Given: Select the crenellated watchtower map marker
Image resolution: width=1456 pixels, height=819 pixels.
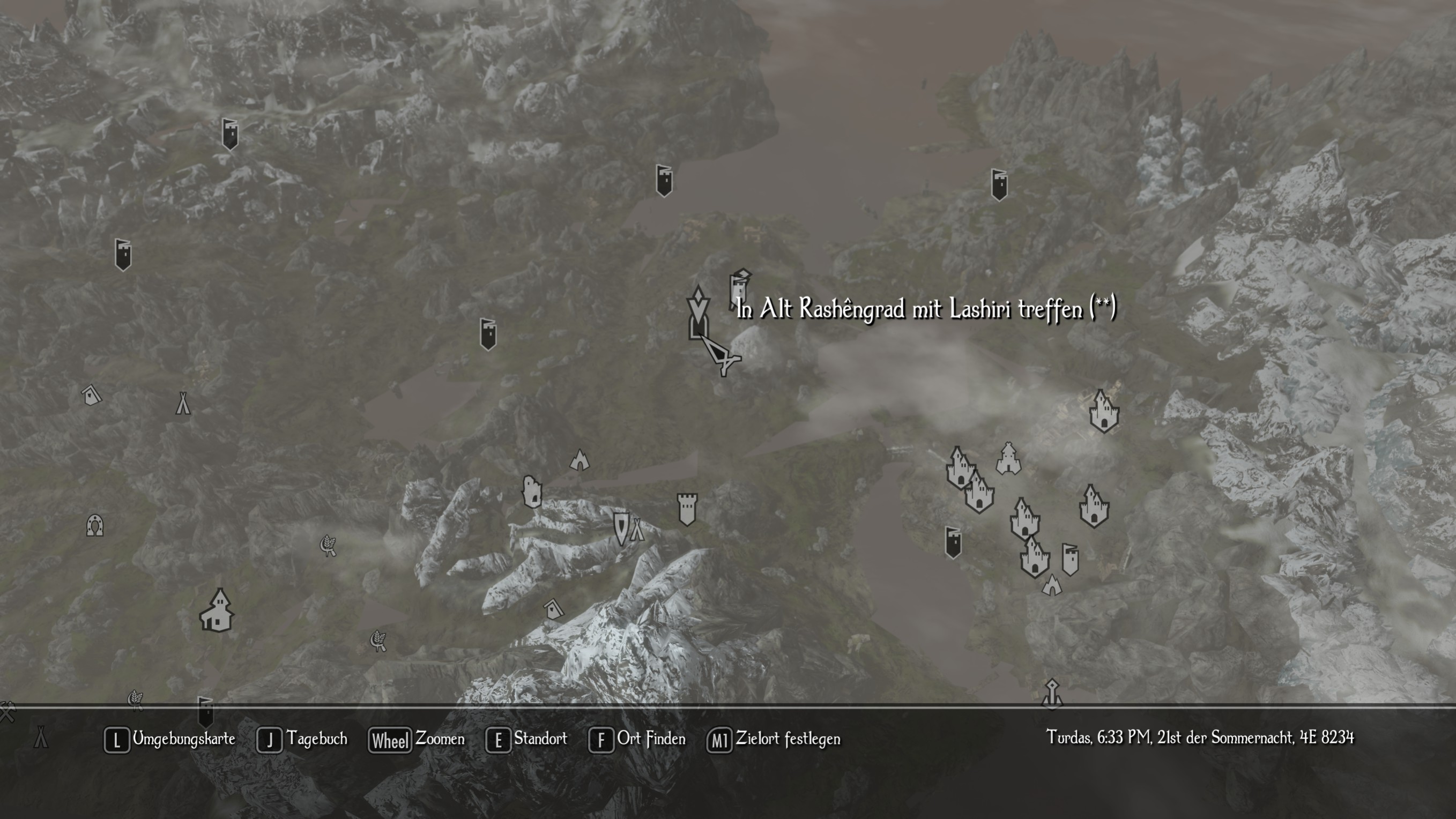Looking at the screenshot, I should (x=687, y=509).
